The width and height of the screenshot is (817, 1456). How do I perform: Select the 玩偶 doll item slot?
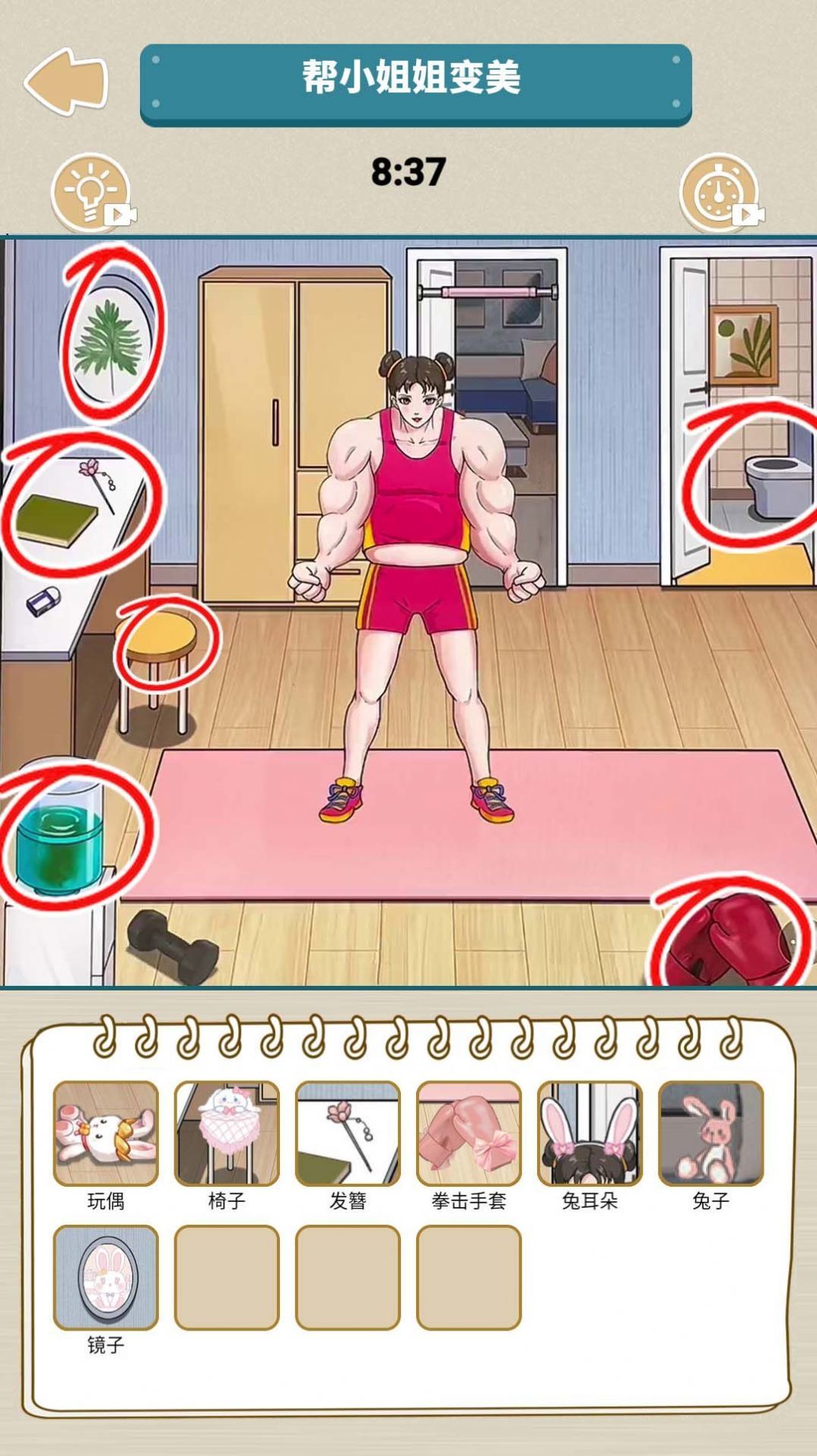106,1133
